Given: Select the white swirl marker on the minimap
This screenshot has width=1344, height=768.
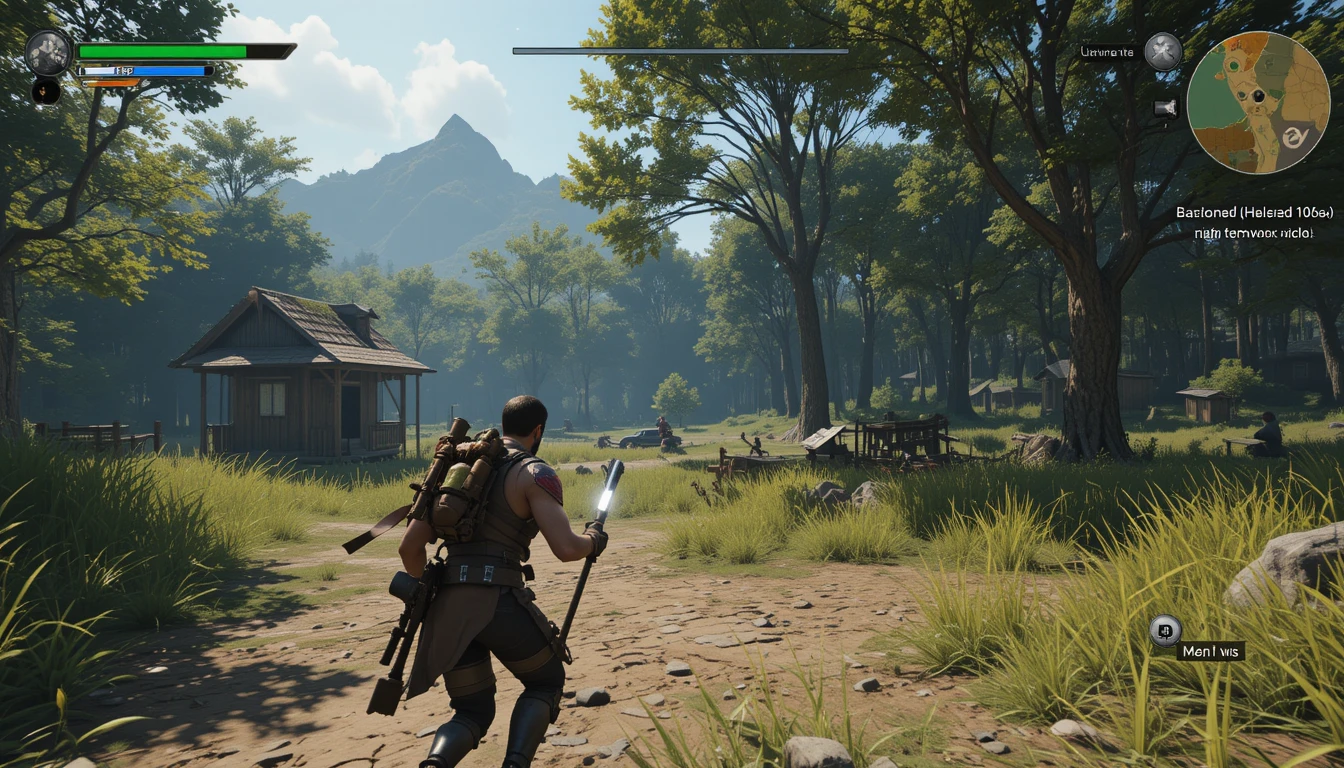Looking at the screenshot, I should click(1294, 137).
